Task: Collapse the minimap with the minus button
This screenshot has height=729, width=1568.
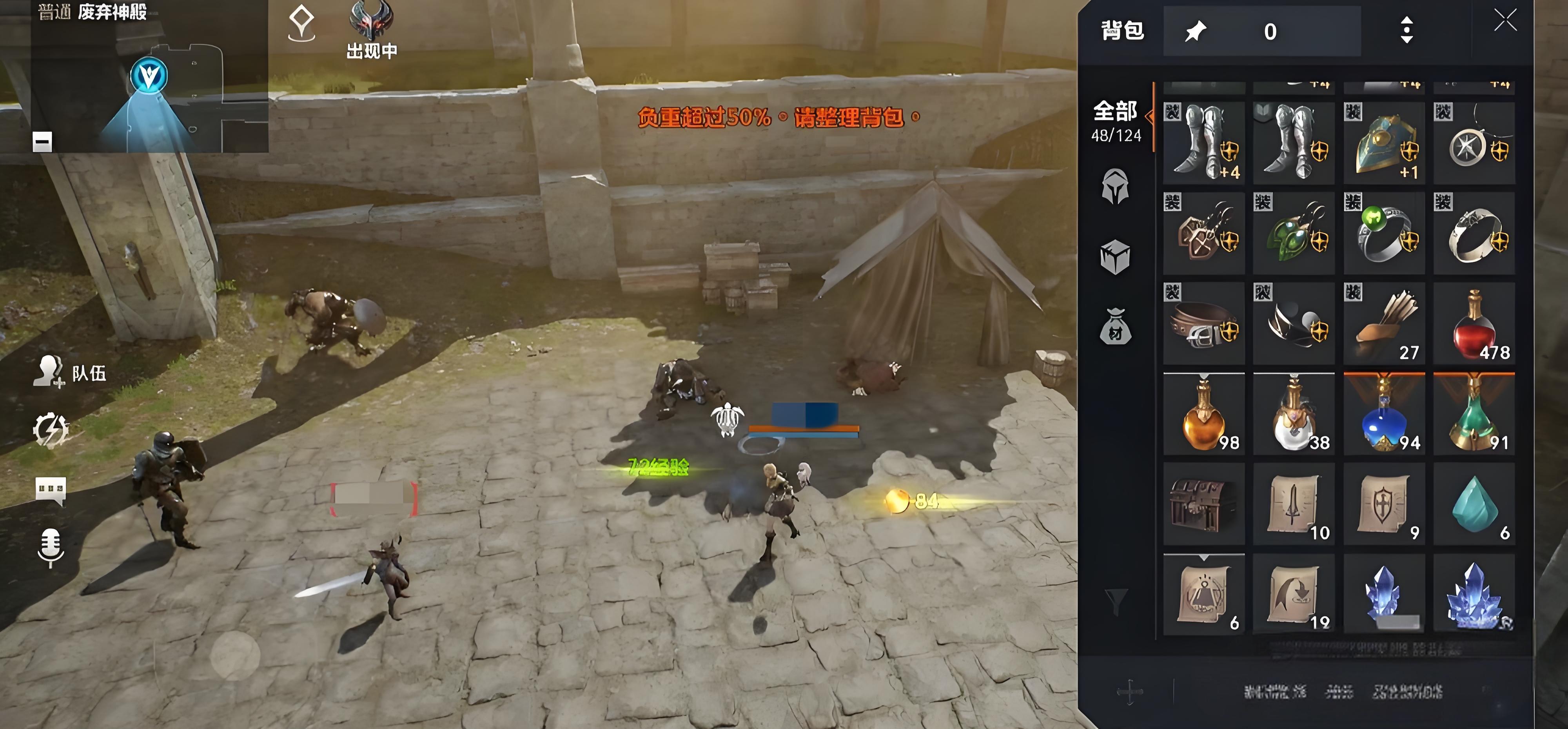Action: [42, 142]
